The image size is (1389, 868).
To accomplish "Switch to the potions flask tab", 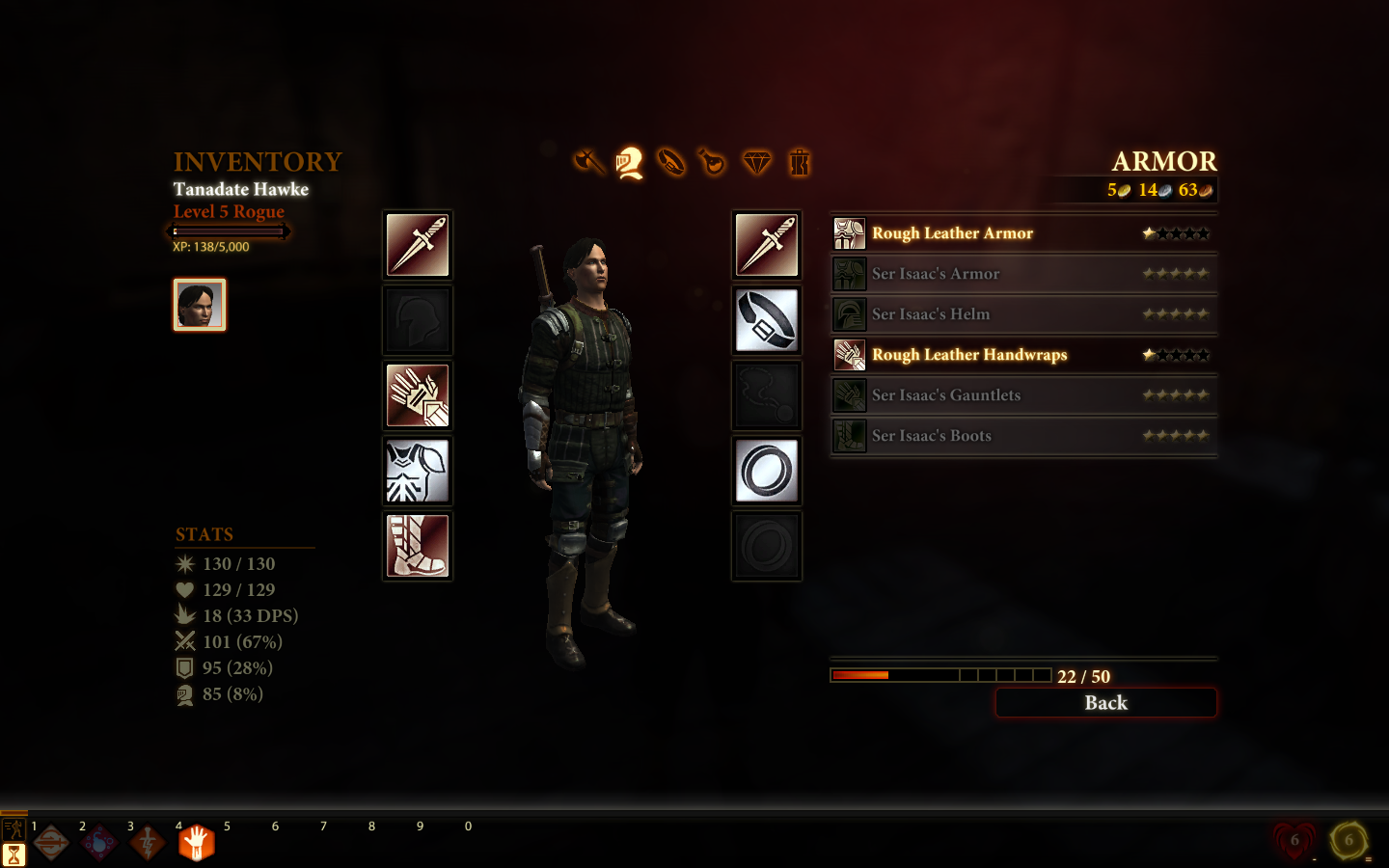I will point(712,162).
